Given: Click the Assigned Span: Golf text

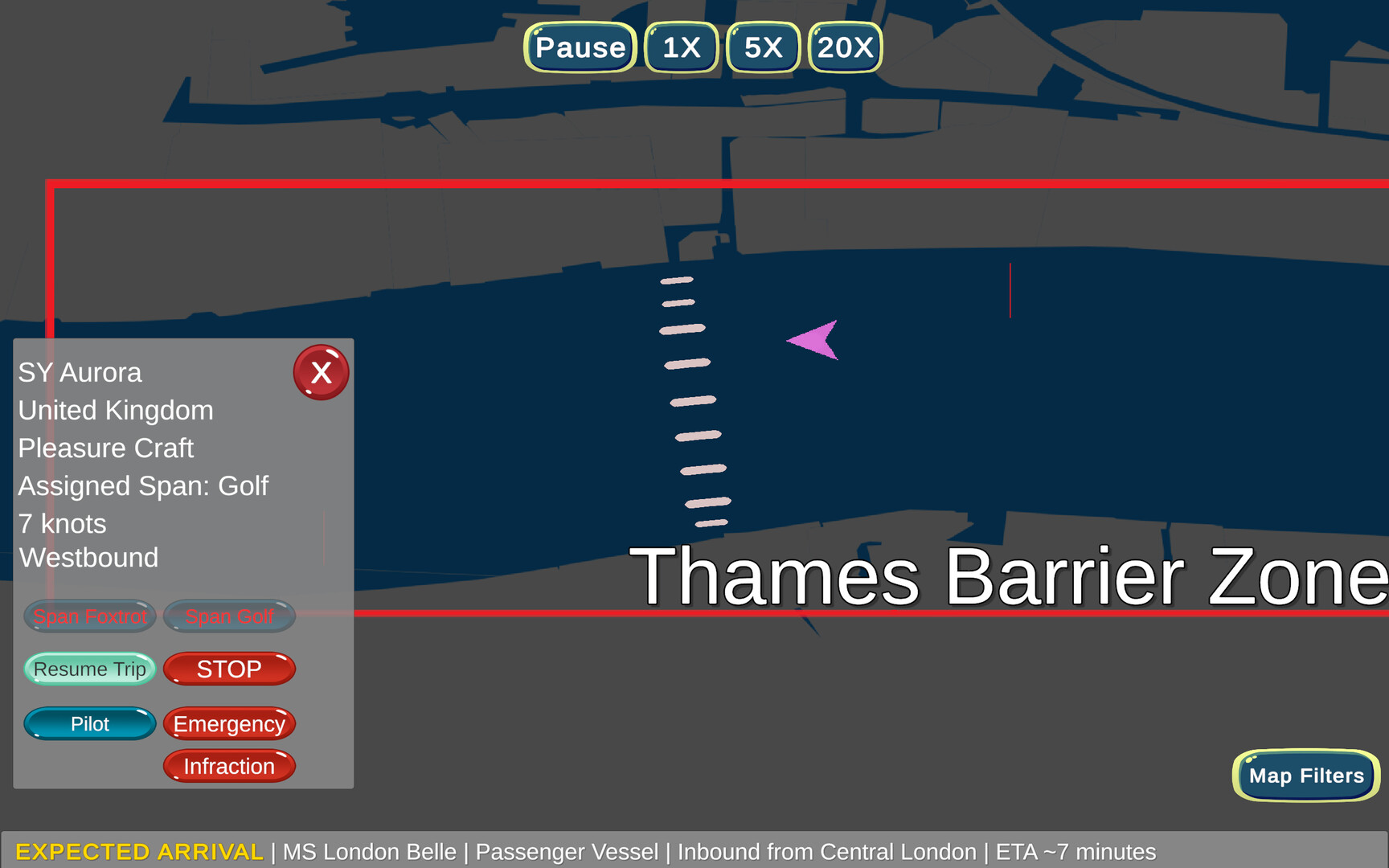Looking at the screenshot, I should click(143, 486).
